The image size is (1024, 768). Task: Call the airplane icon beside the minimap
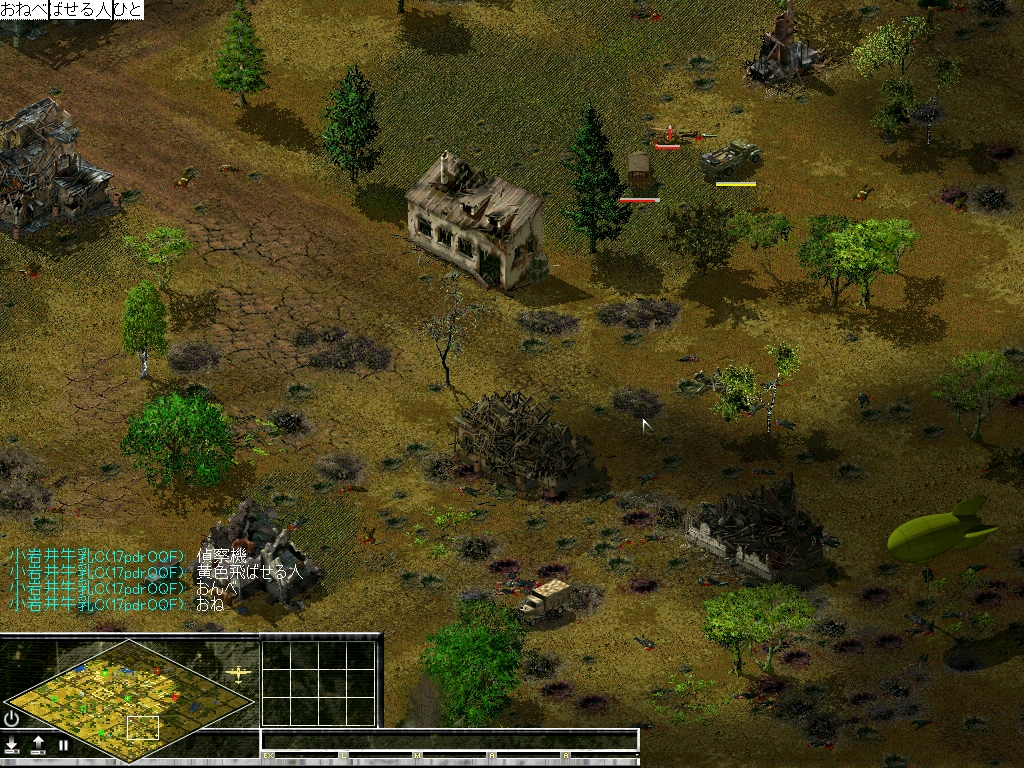point(238,674)
